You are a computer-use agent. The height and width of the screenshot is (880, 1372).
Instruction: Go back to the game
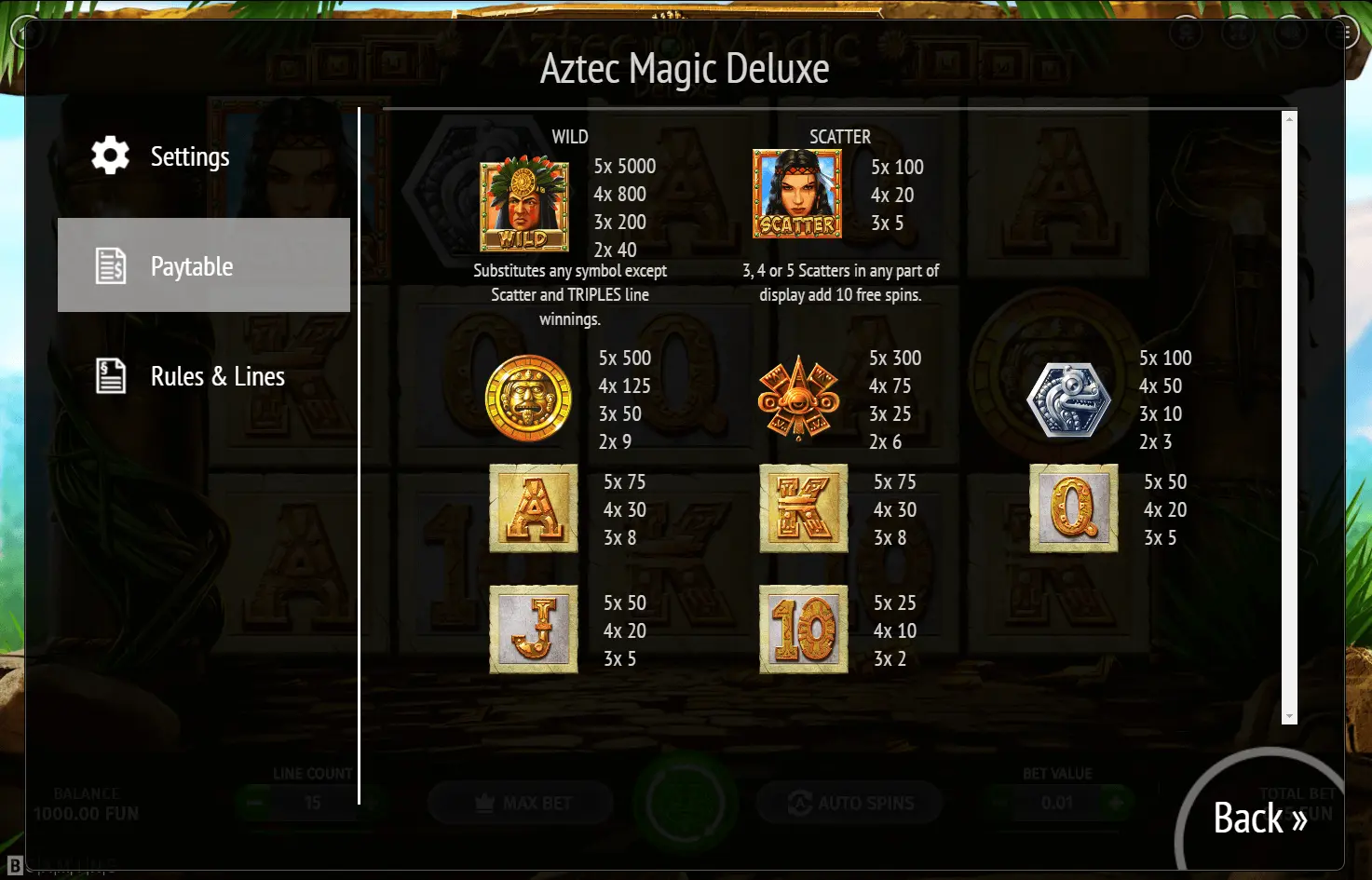[x=1258, y=819]
